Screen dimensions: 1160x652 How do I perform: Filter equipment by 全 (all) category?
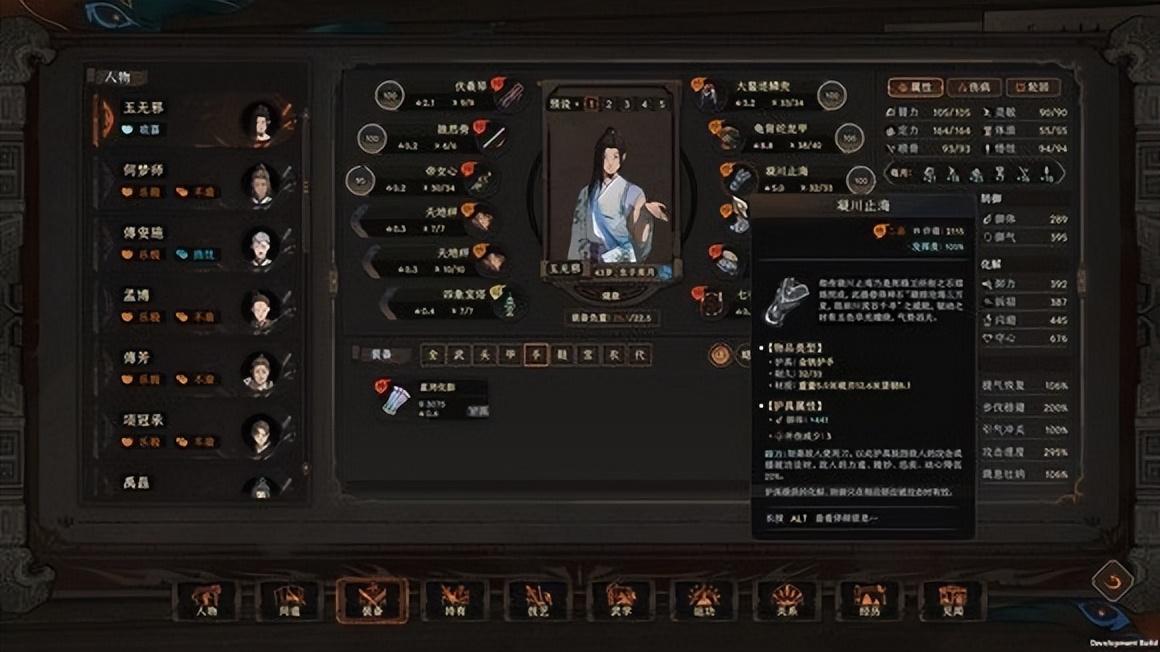431,355
